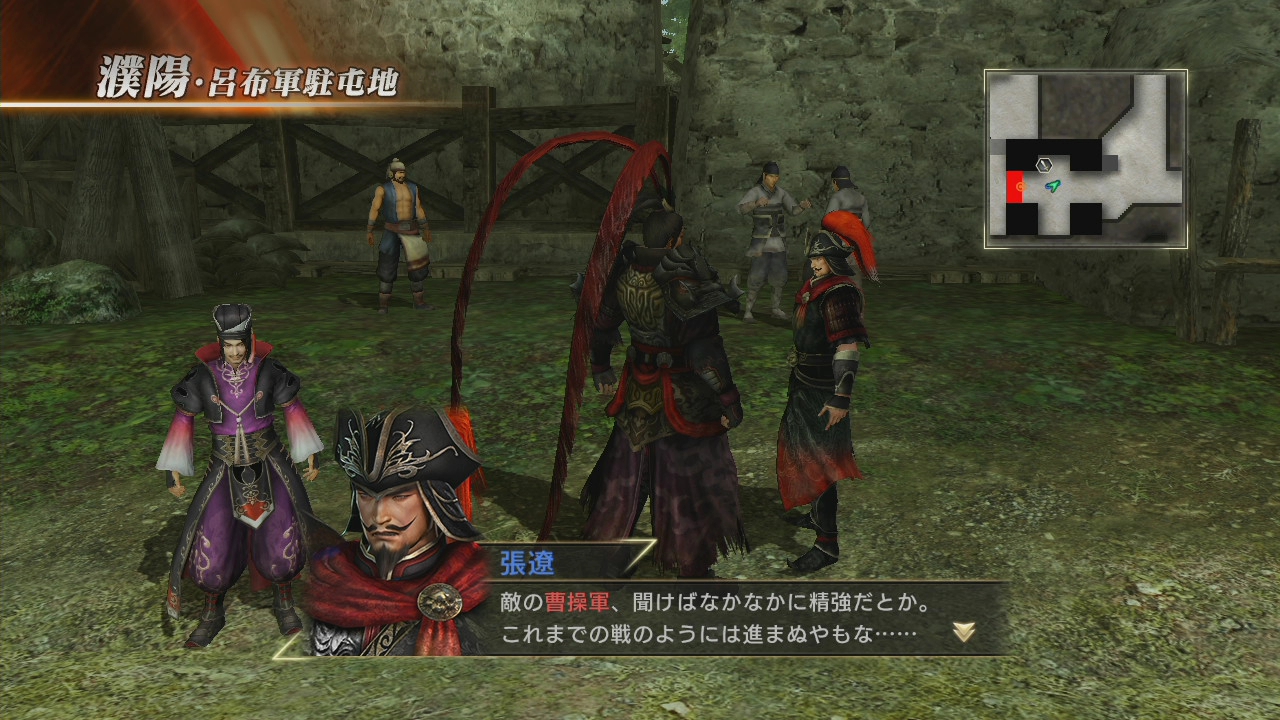The width and height of the screenshot is (1280, 720).
Task: Click the green player arrow on the minimap
Action: click(x=1052, y=186)
